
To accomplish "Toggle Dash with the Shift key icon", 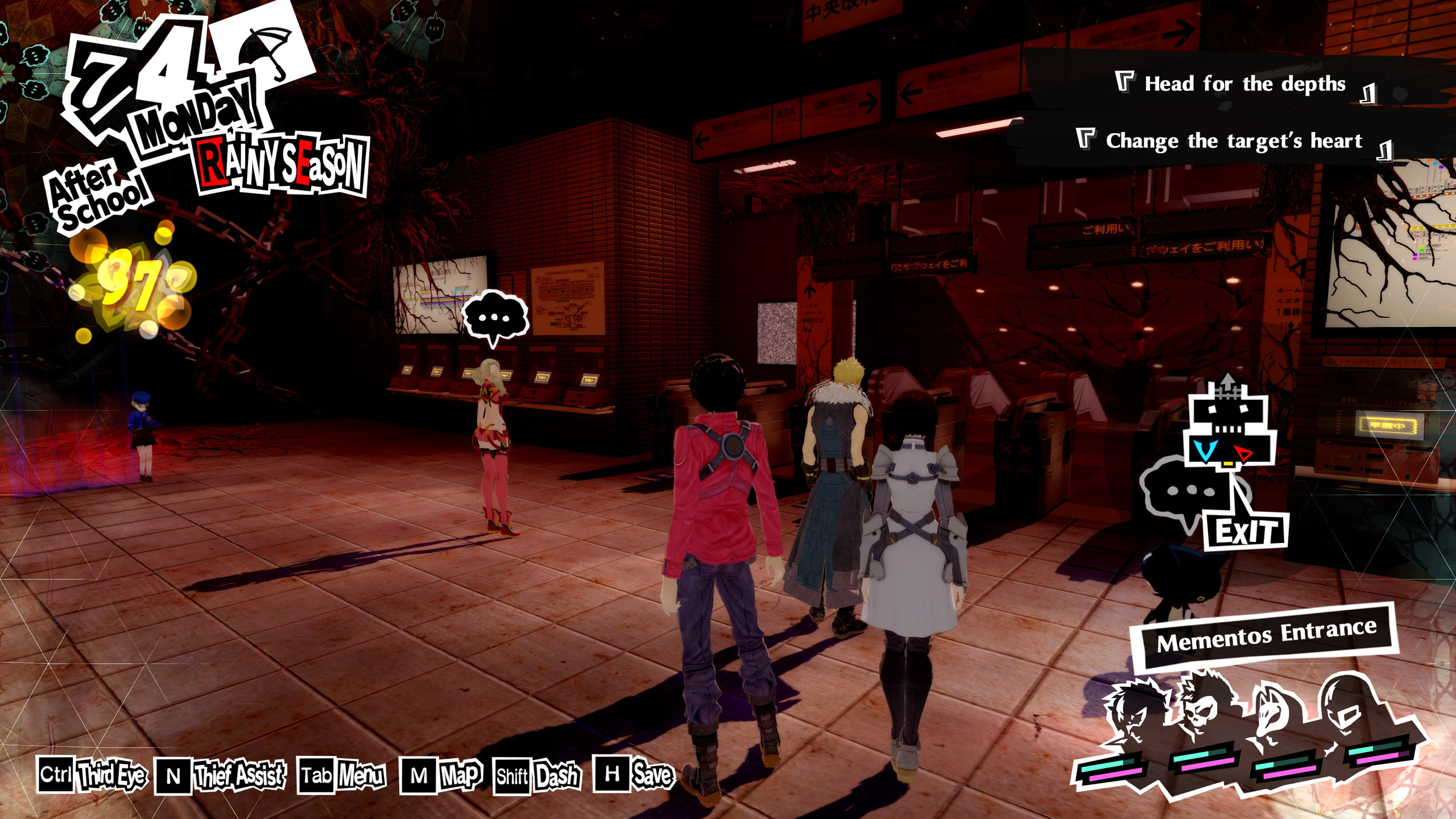I will pyautogui.click(x=512, y=773).
